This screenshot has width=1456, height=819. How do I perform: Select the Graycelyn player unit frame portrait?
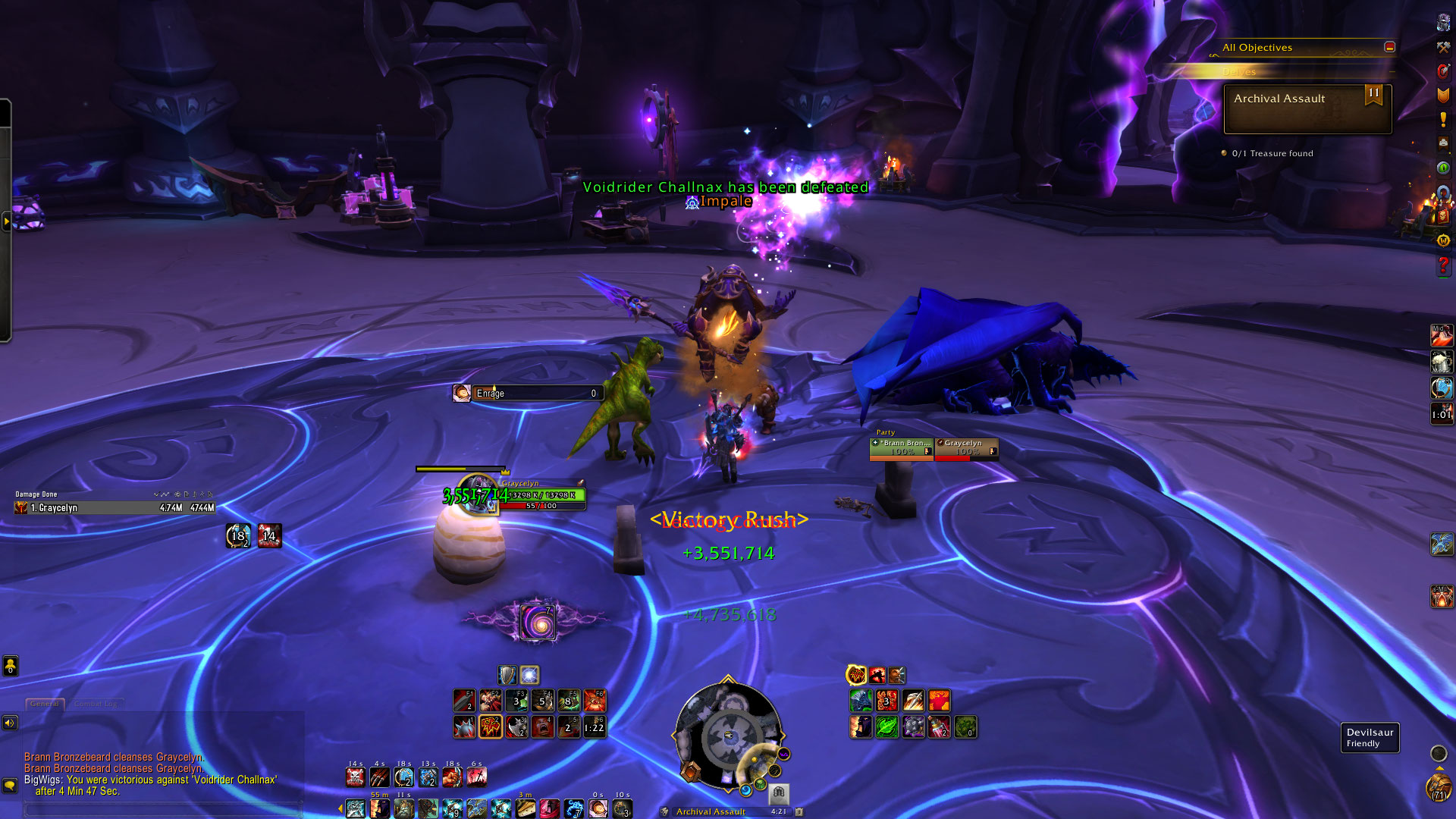tap(478, 494)
